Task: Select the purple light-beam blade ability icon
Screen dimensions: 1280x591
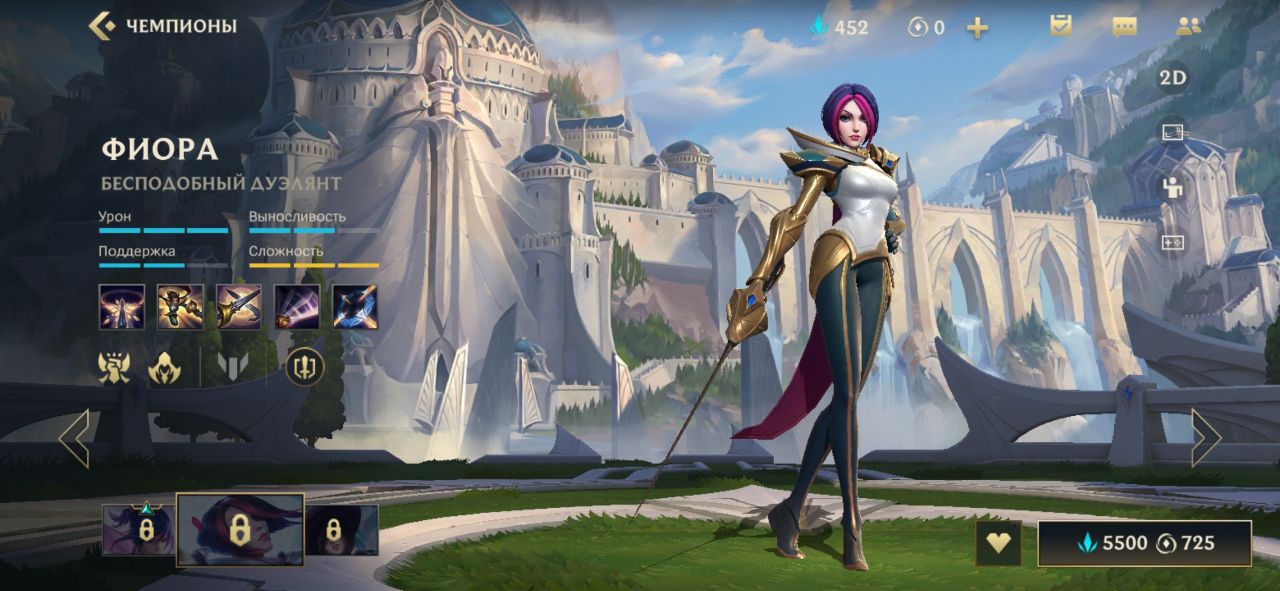Action: 297,307
